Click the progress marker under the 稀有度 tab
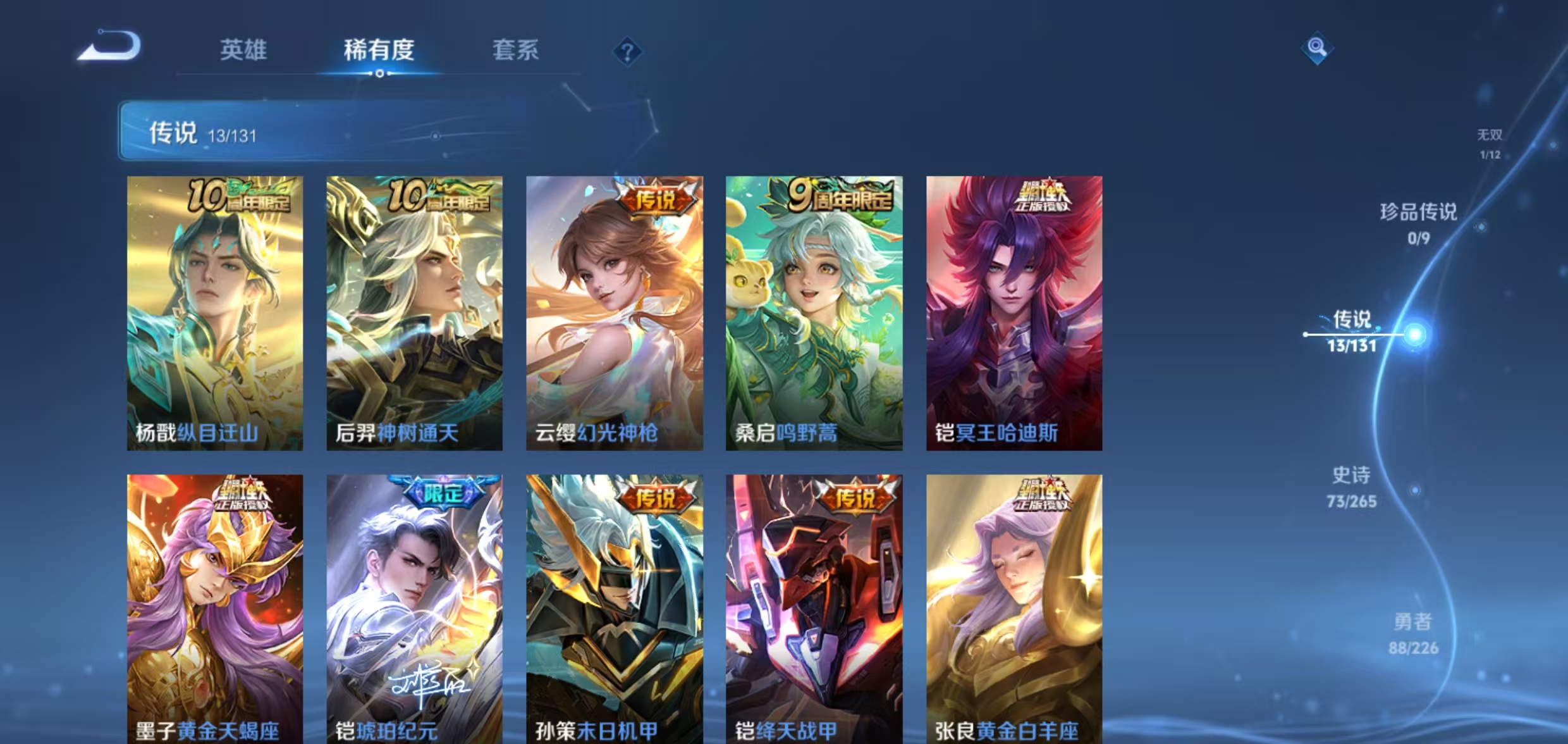1568x744 pixels. click(380, 73)
